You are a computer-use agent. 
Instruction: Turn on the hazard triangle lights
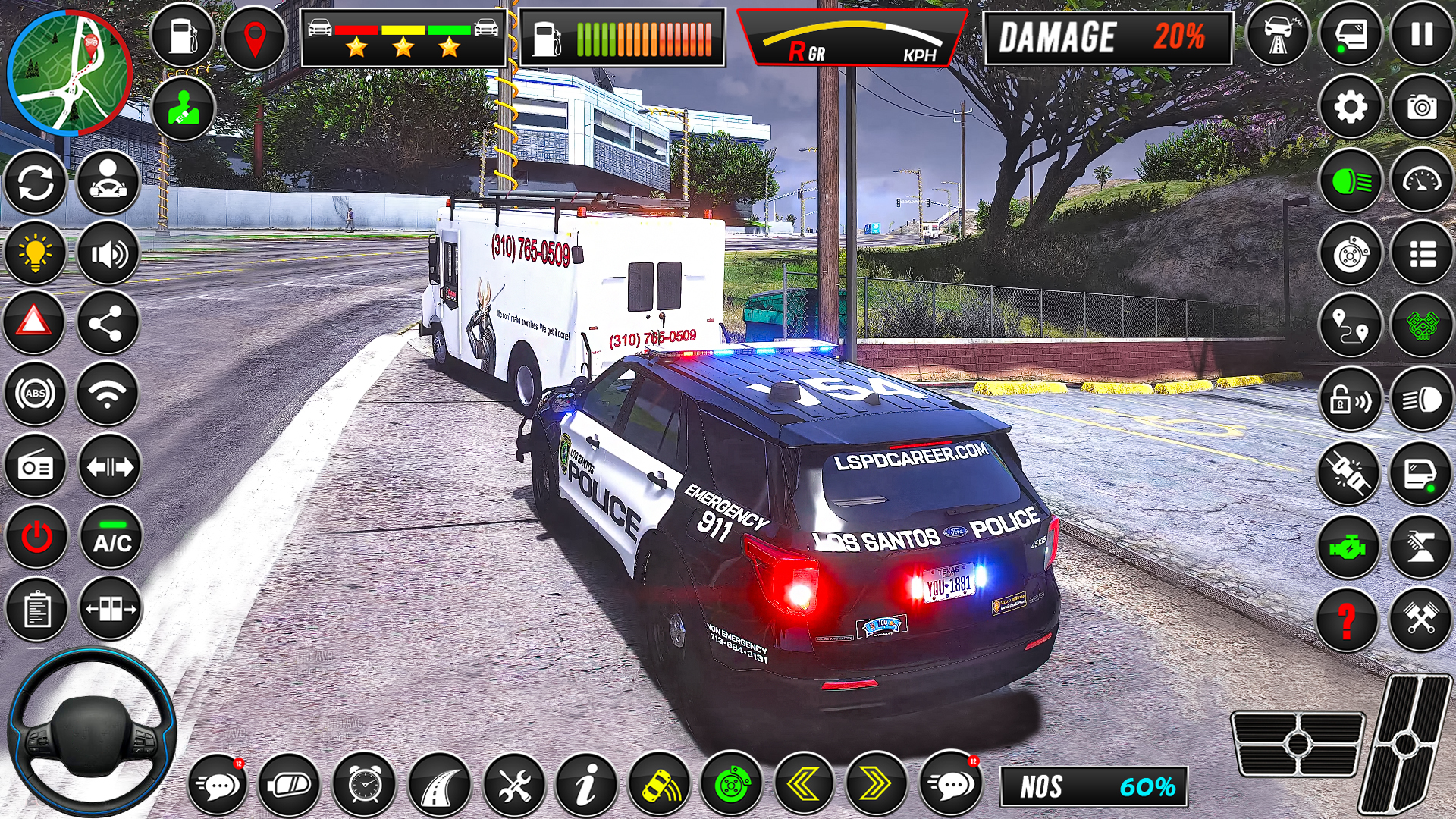(x=35, y=323)
